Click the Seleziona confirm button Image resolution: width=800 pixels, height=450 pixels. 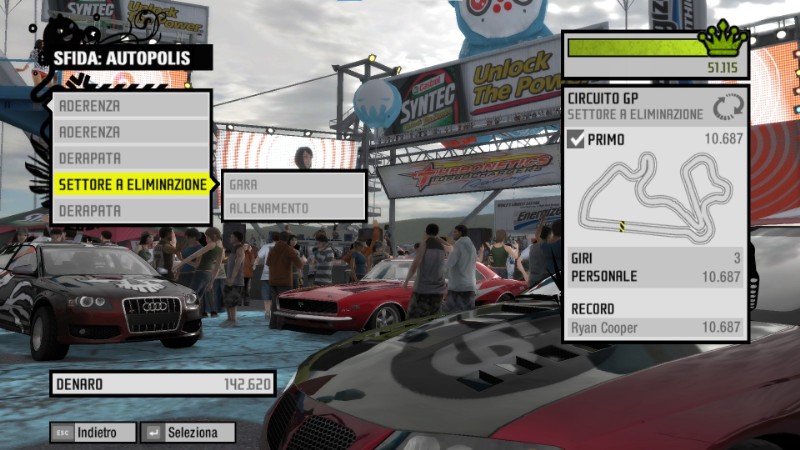(189, 433)
